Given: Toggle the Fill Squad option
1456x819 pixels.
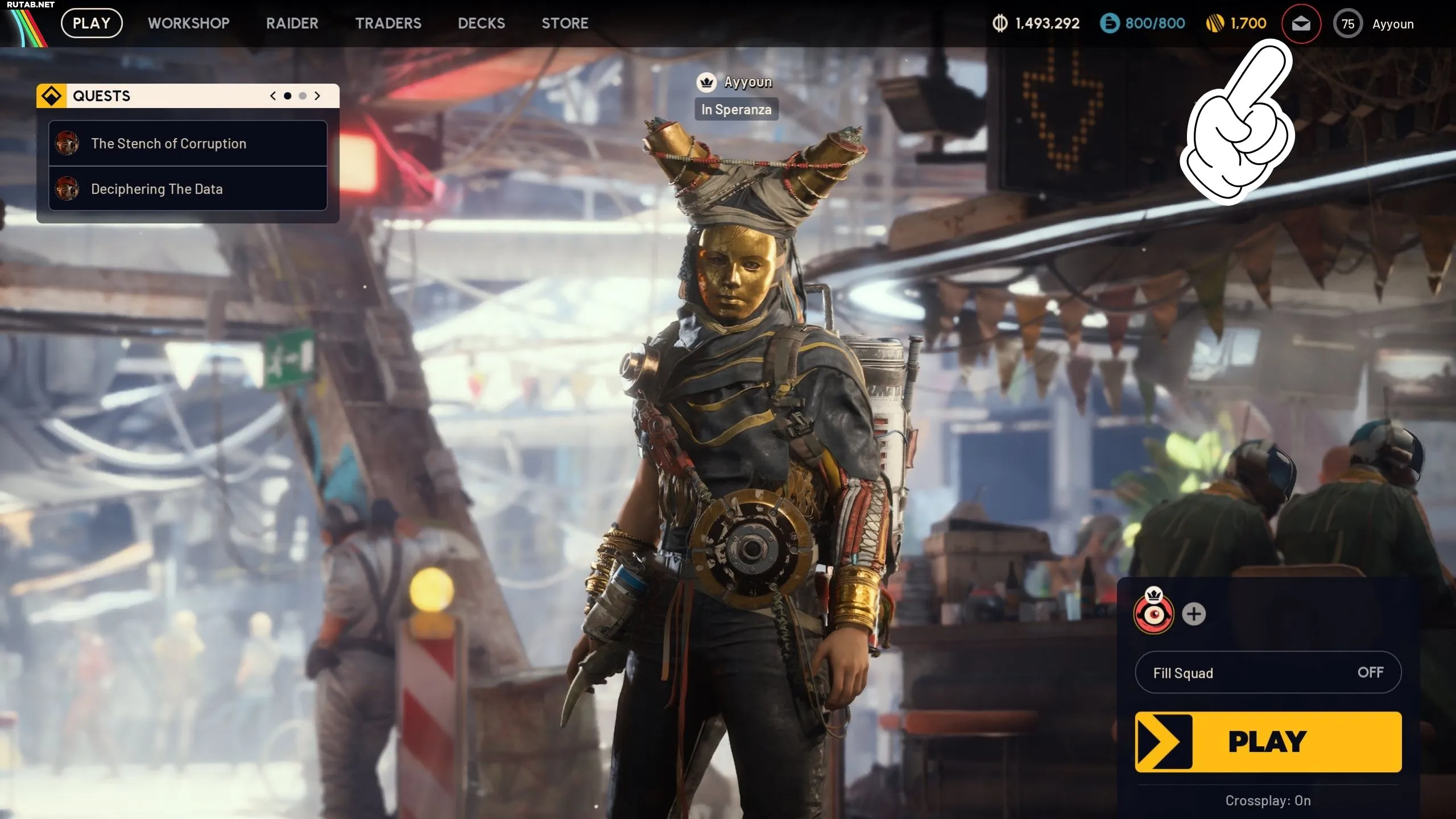Looking at the screenshot, I should [x=1268, y=673].
